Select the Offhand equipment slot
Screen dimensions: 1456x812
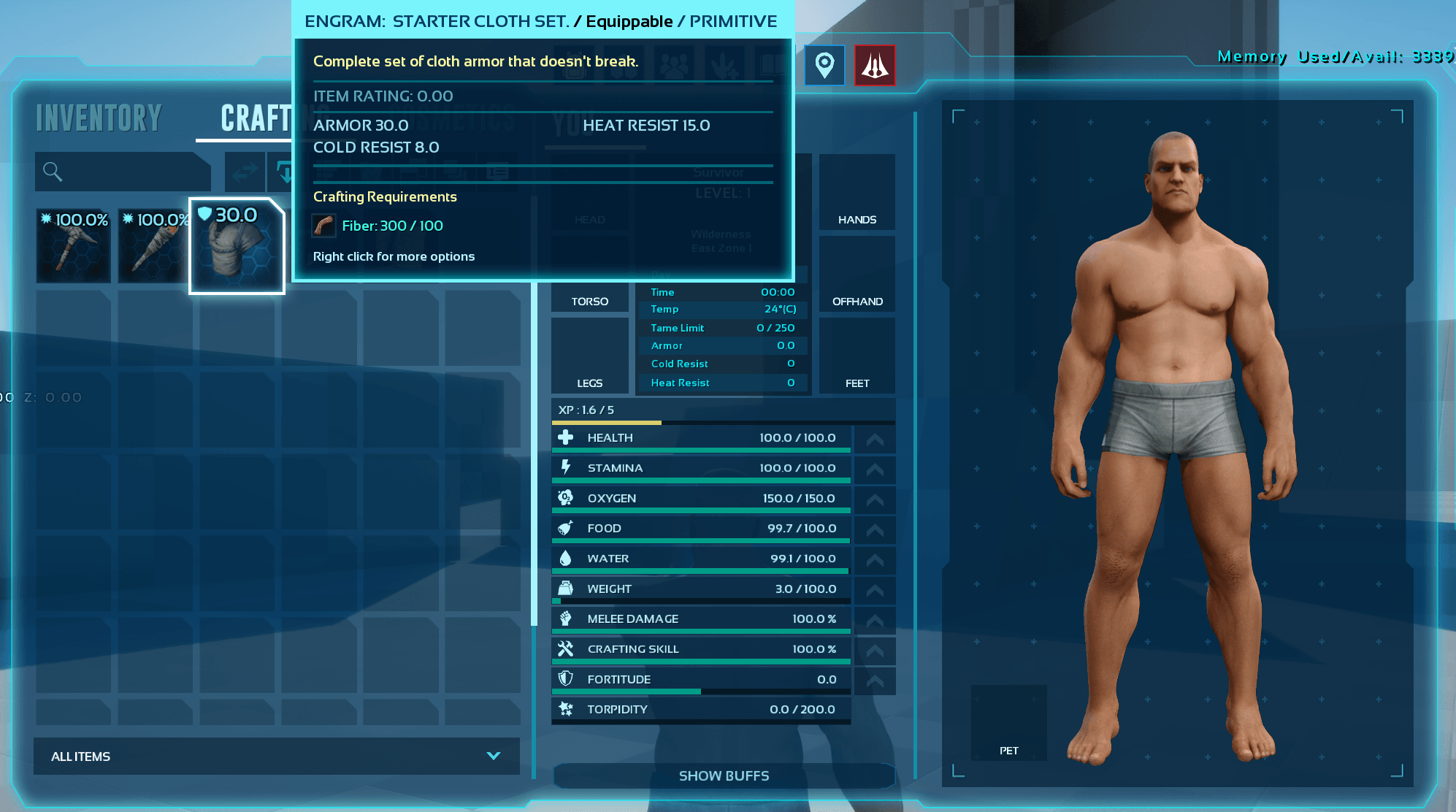point(857,275)
